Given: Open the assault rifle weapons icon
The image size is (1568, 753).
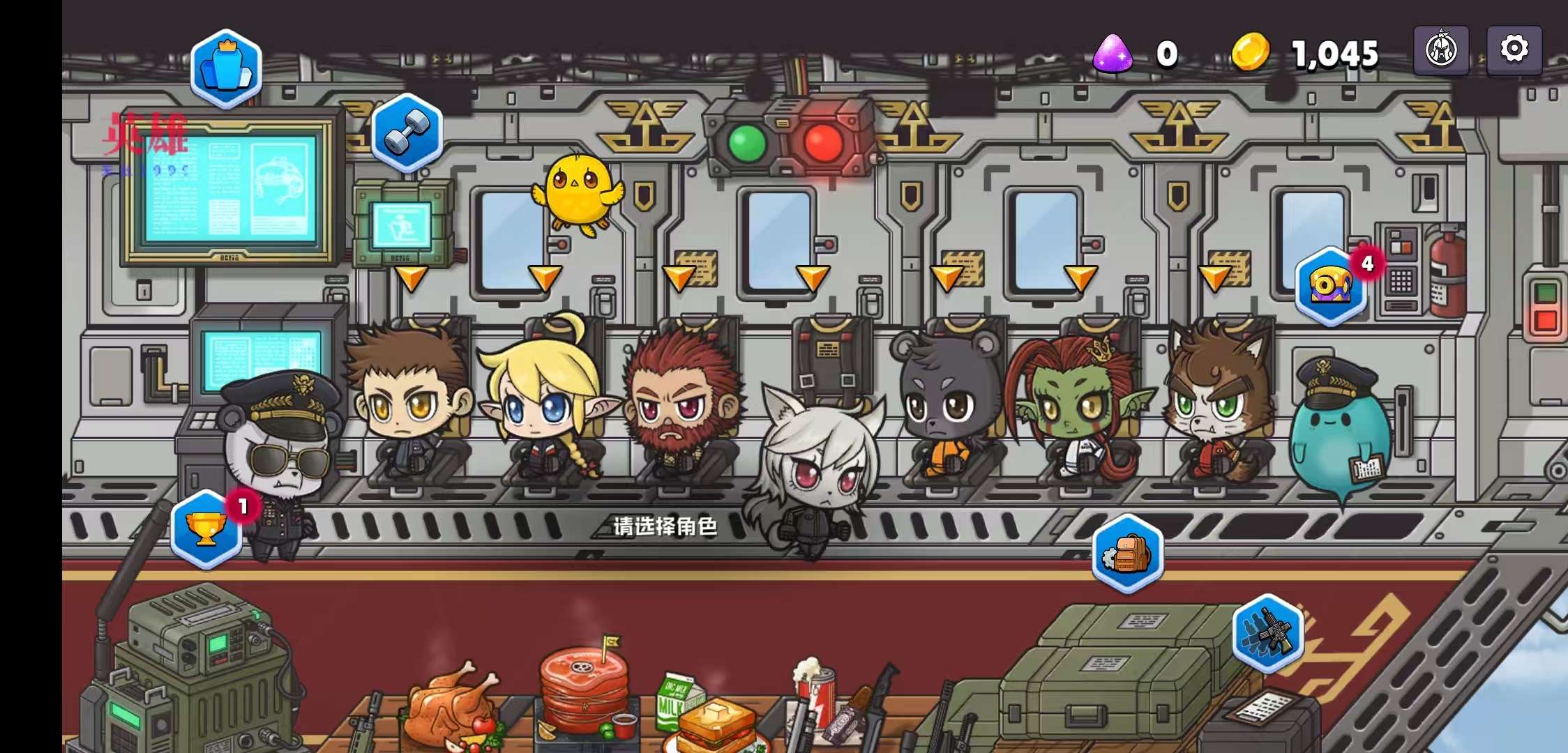Looking at the screenshot, I should tap(1267, 633).
